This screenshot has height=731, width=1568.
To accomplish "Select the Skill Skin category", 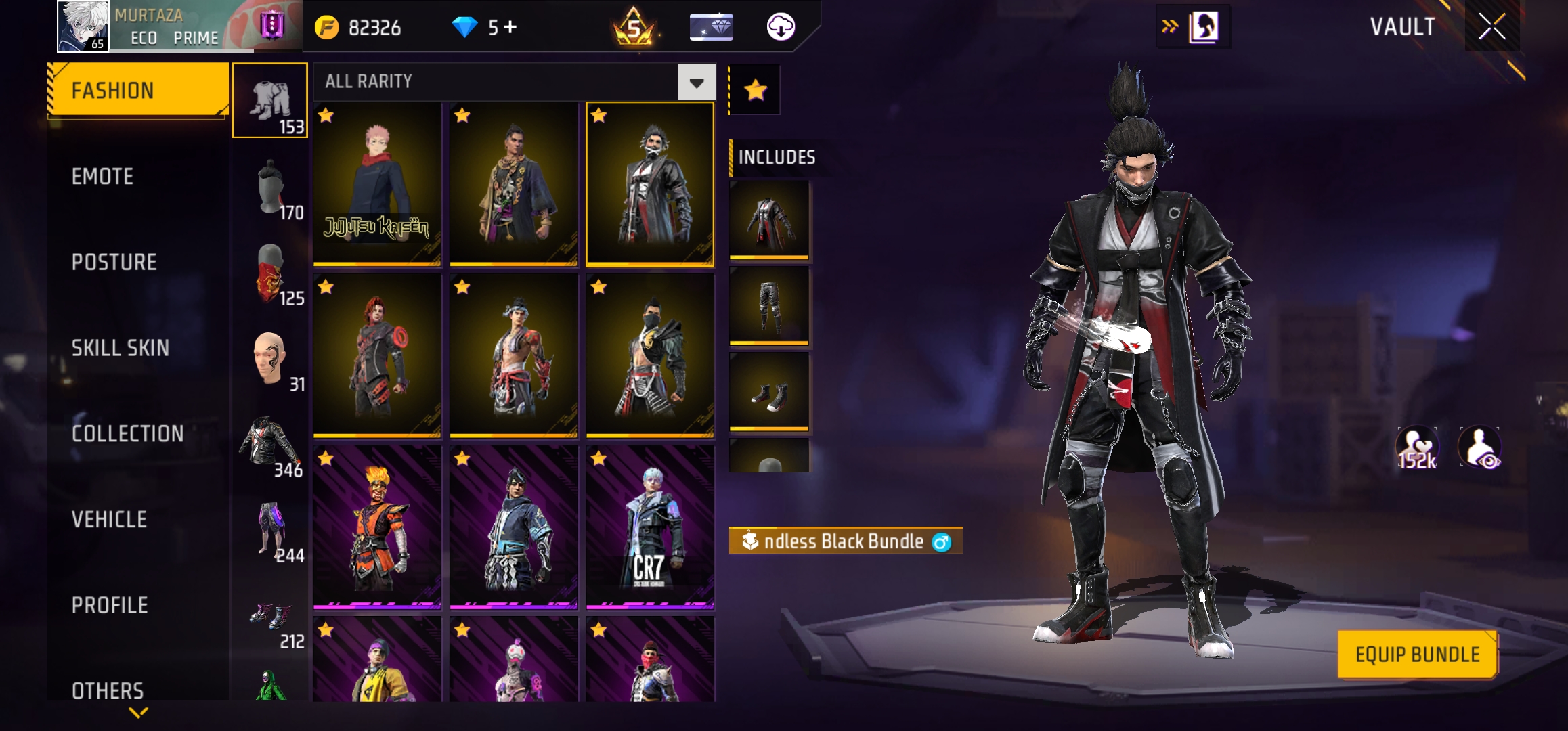I will pyautogui.click(x=120, y=348).
